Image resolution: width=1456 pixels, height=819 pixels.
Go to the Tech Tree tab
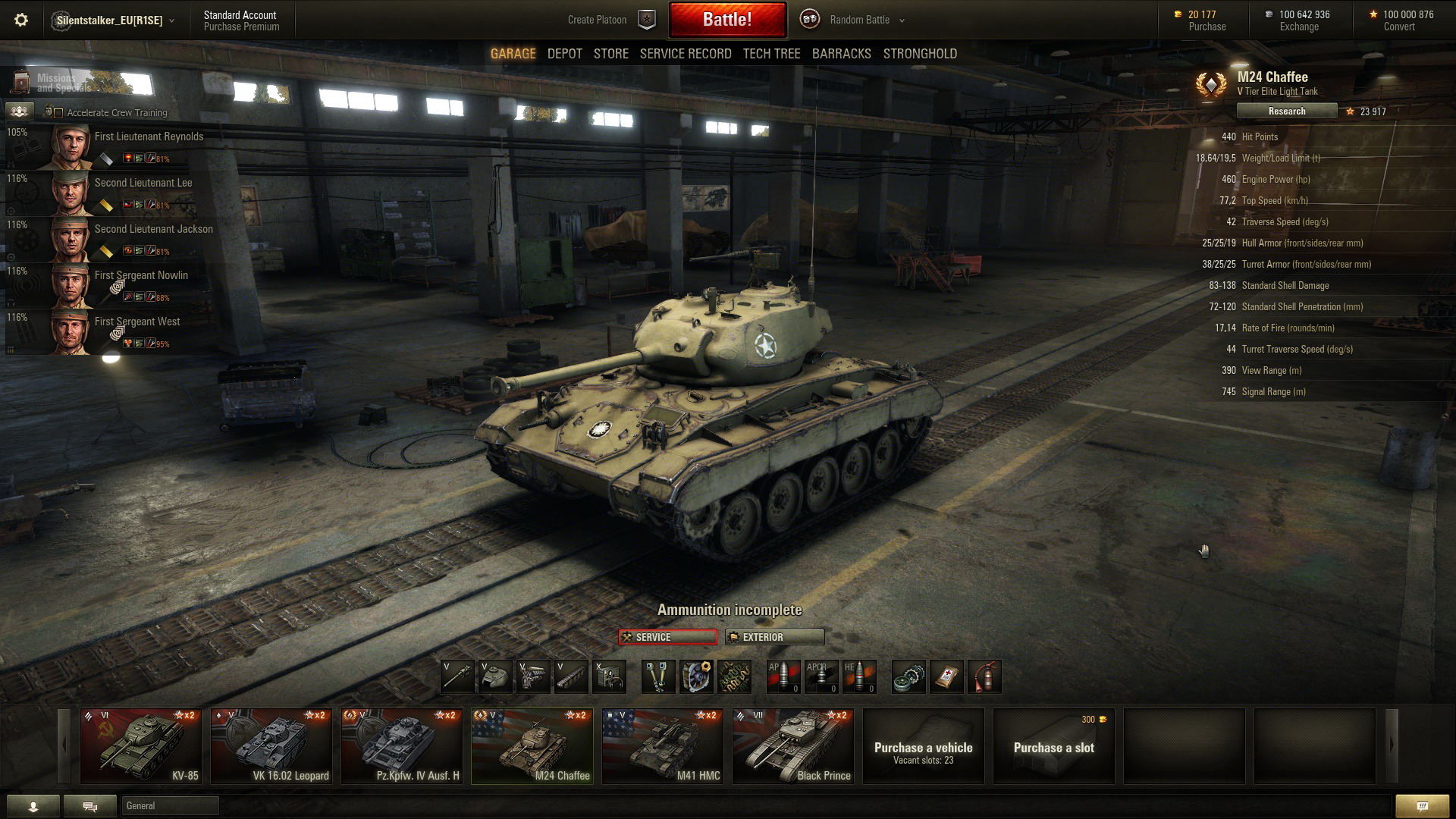[x=771, y=54]
